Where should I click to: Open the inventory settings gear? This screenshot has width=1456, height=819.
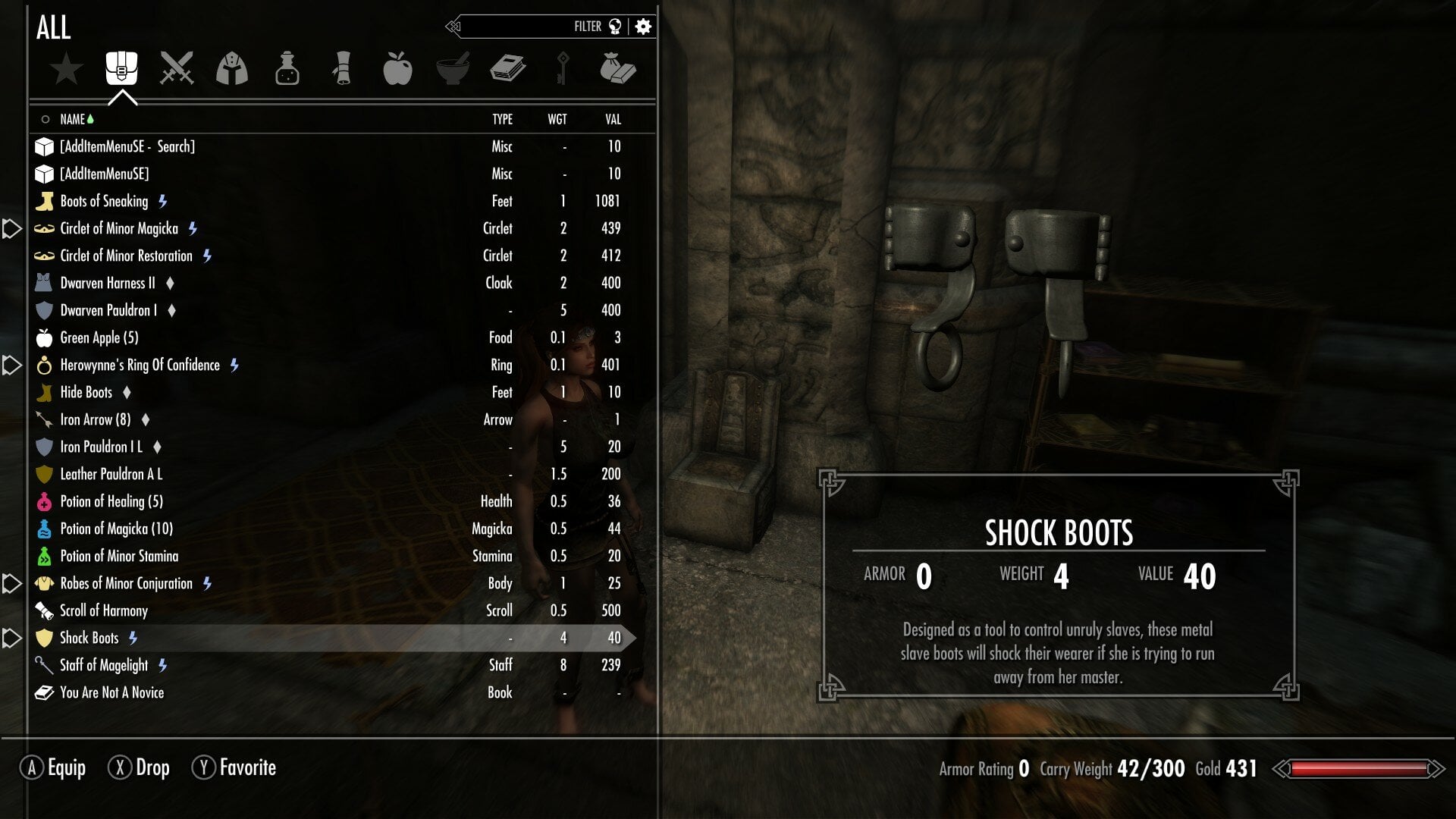[643, 27]
